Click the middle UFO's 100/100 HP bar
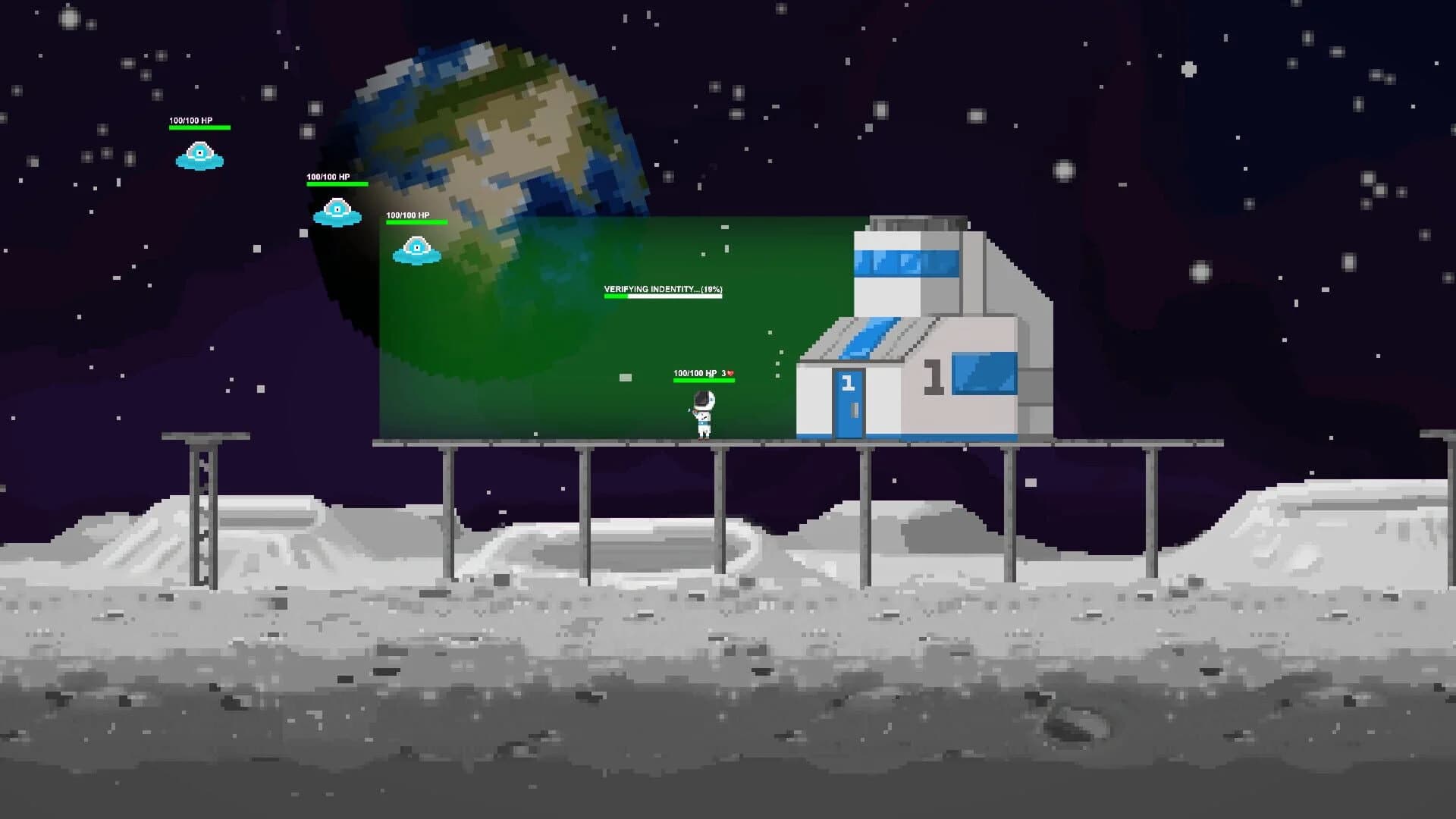 pyautogui.click(x=336, y=186)
